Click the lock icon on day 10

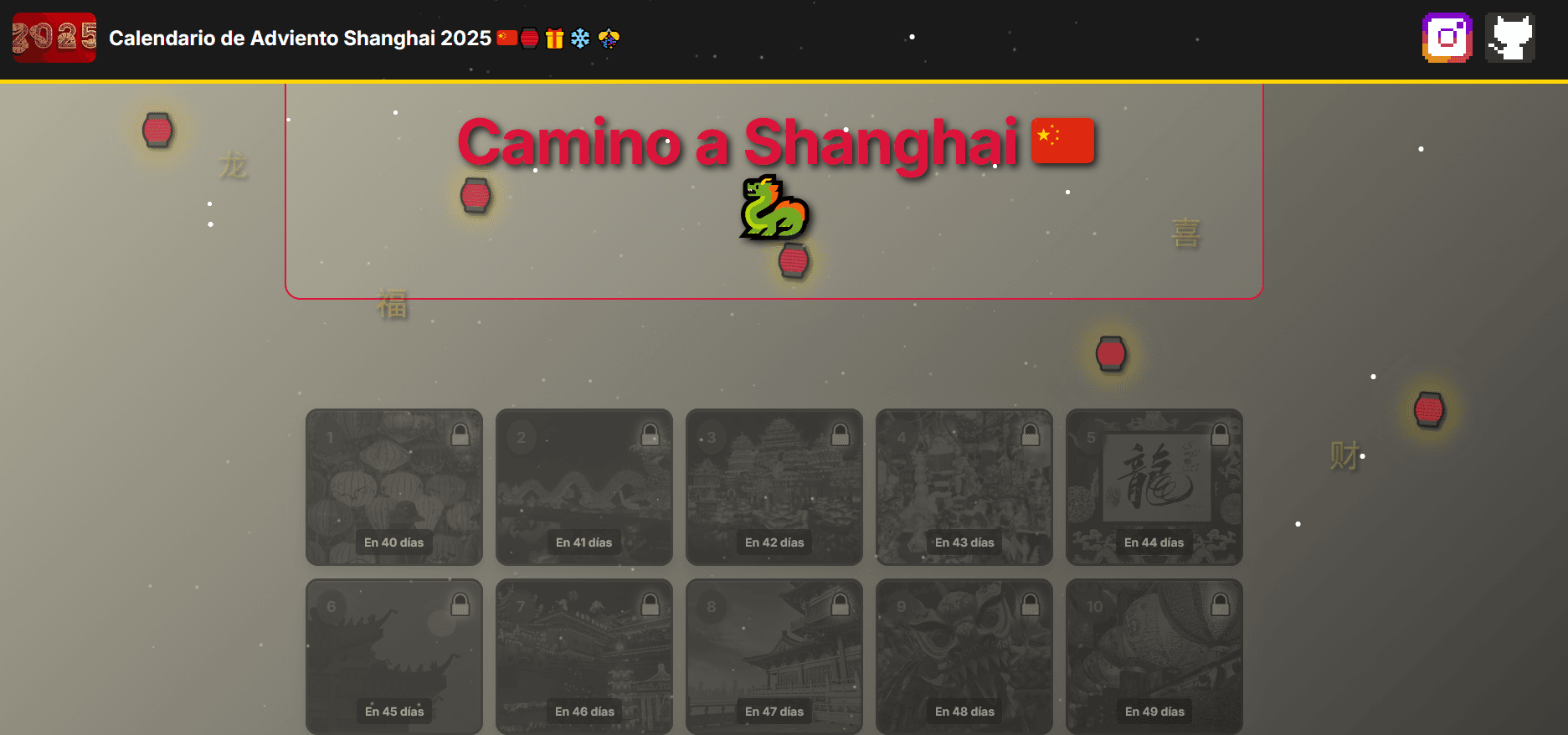coord(1219,602)
